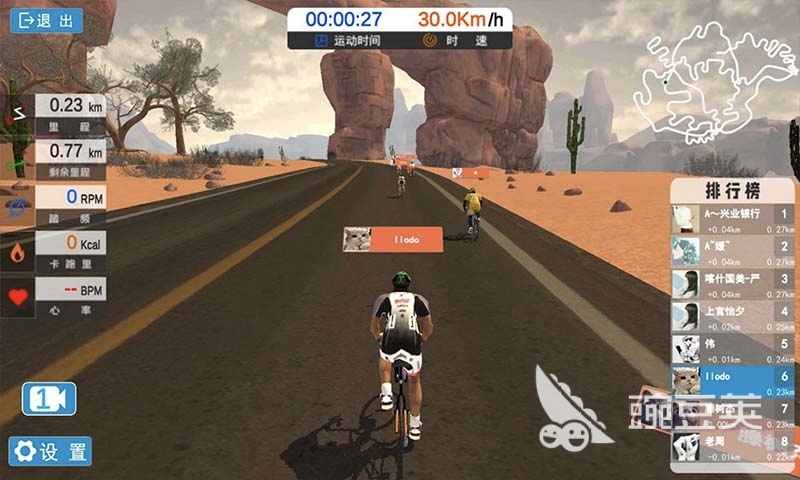Pick rider 伟 ranked fifth
800x480 pixels.
tap(734, 348)
